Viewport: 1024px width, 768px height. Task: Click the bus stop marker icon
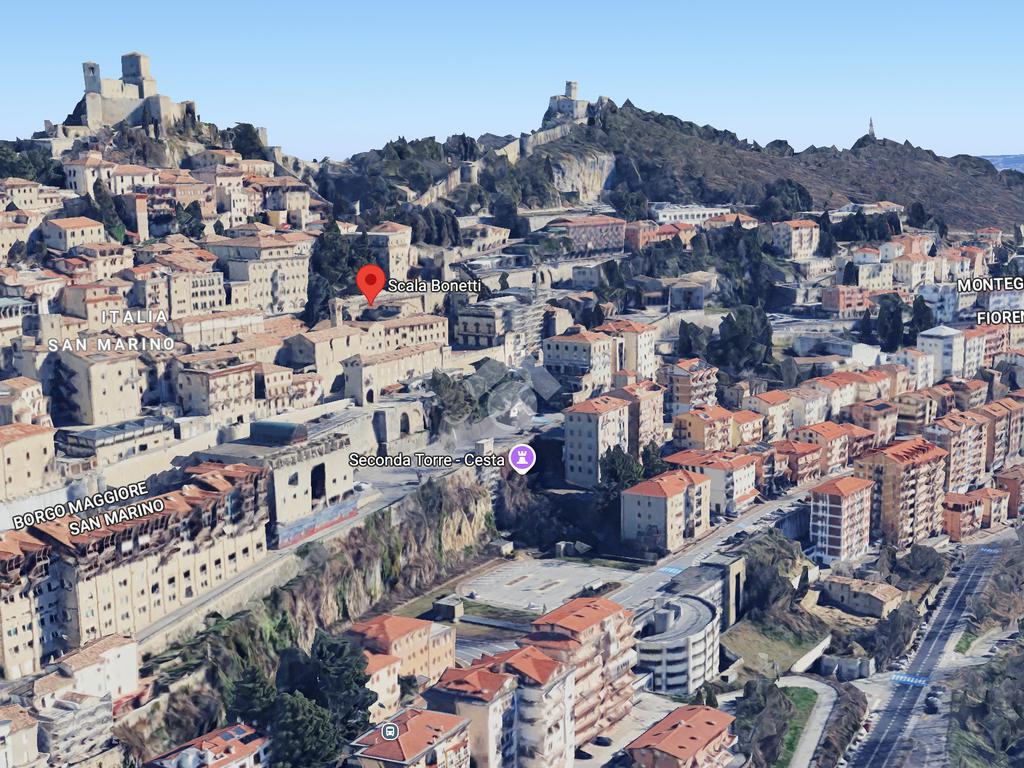[390, 731]
